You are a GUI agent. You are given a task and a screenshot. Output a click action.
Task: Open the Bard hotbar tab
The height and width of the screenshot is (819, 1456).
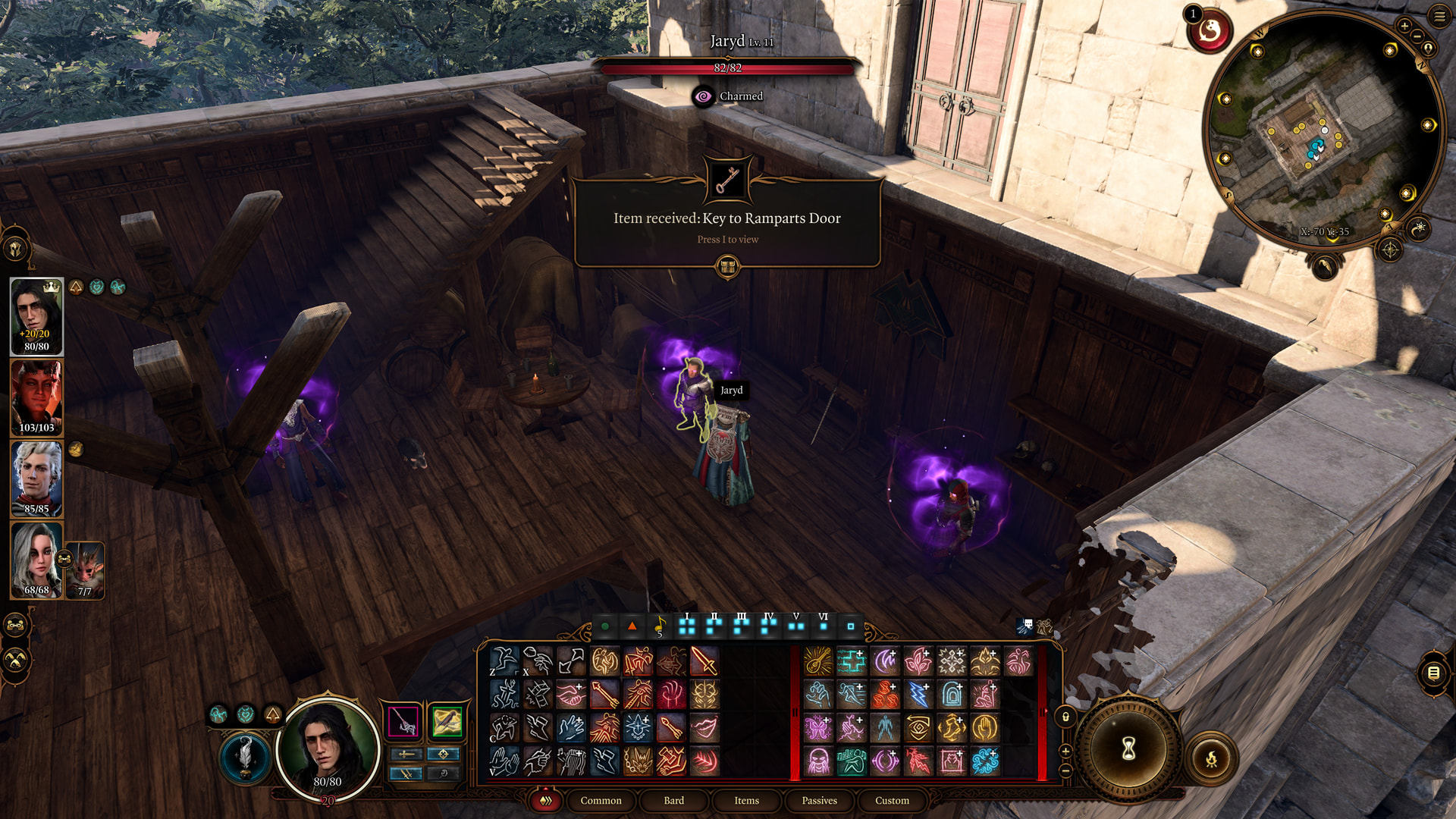pos(673,800)
